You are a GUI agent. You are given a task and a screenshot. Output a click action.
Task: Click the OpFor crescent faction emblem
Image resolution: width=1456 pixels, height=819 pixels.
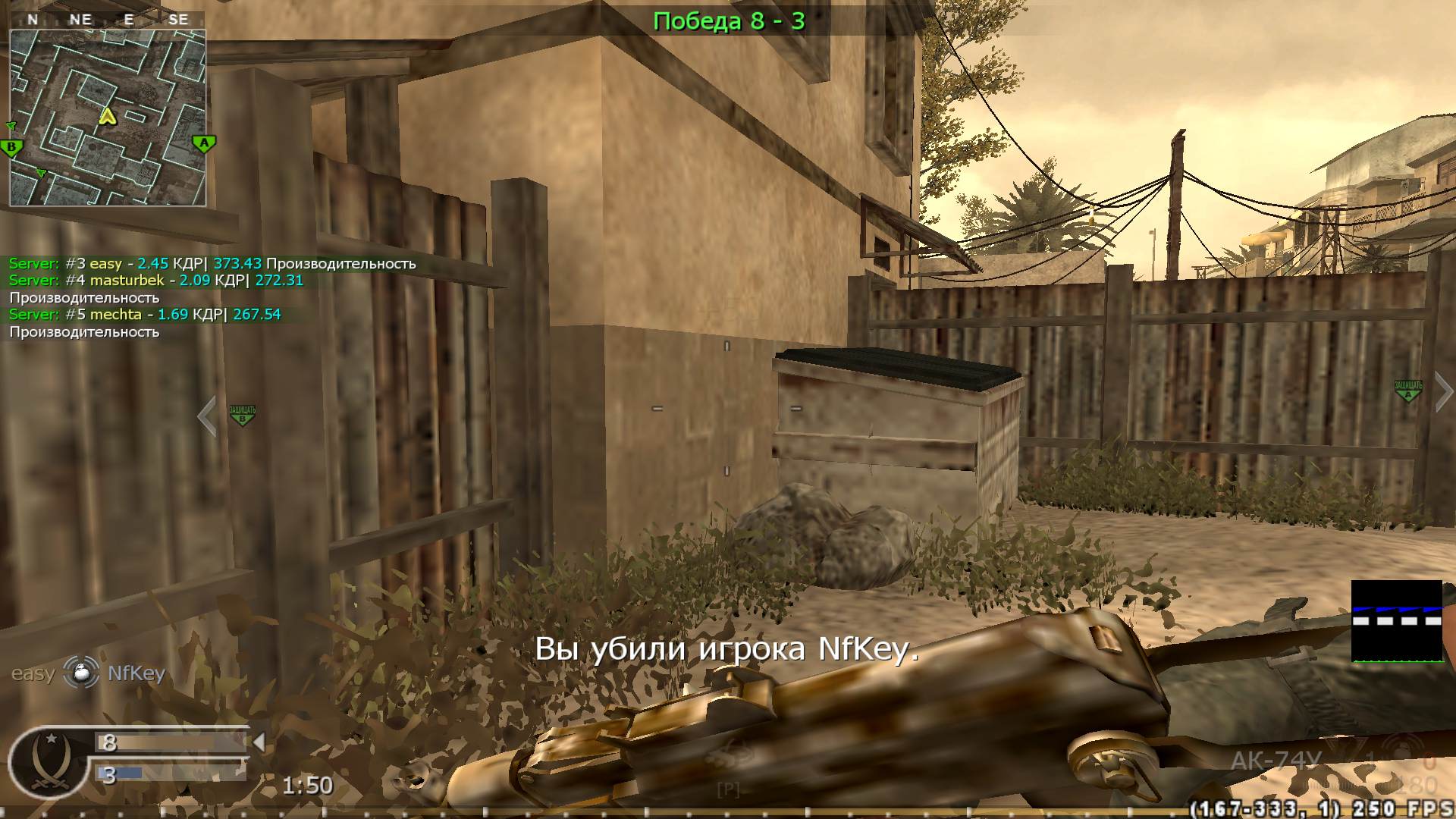[49, 758]
